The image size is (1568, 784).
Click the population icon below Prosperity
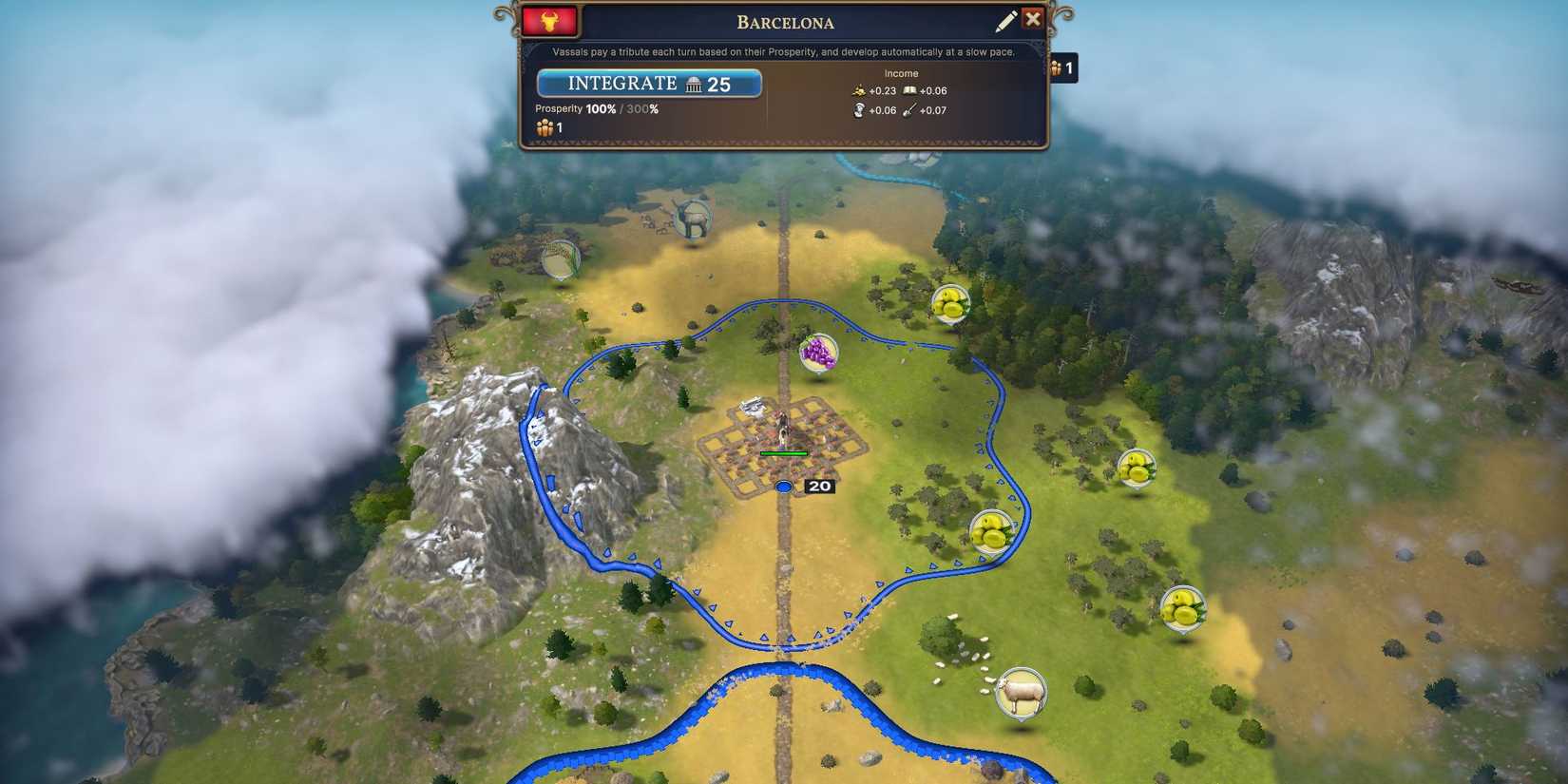(544, 126)
